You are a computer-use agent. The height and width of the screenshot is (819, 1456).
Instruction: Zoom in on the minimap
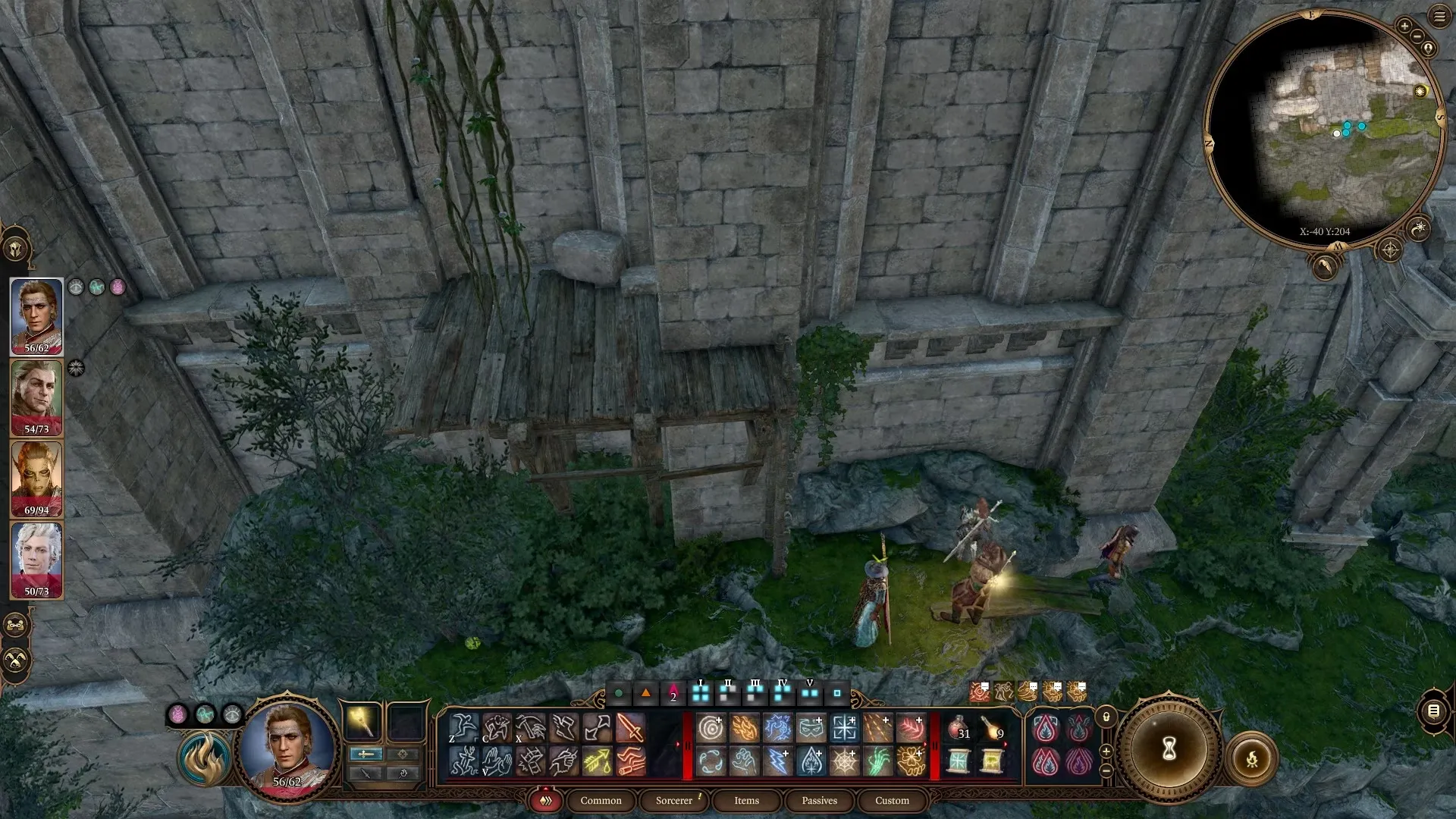(x=1404, y=27)
